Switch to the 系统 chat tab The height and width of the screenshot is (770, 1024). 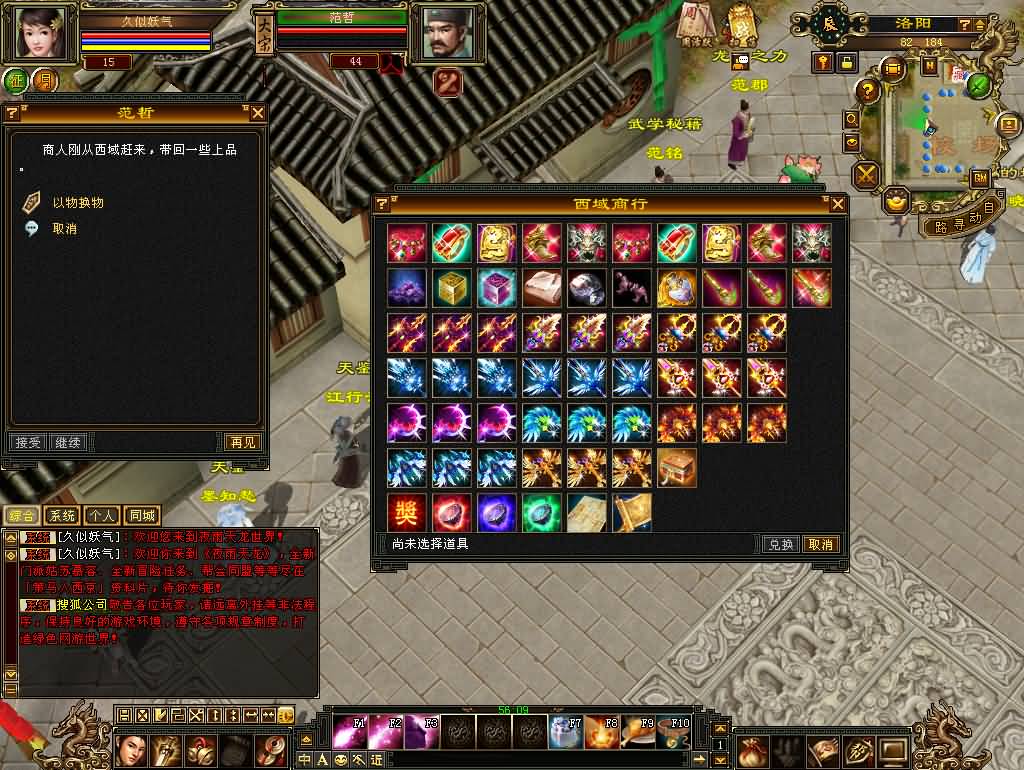click(x=63, y=516)
